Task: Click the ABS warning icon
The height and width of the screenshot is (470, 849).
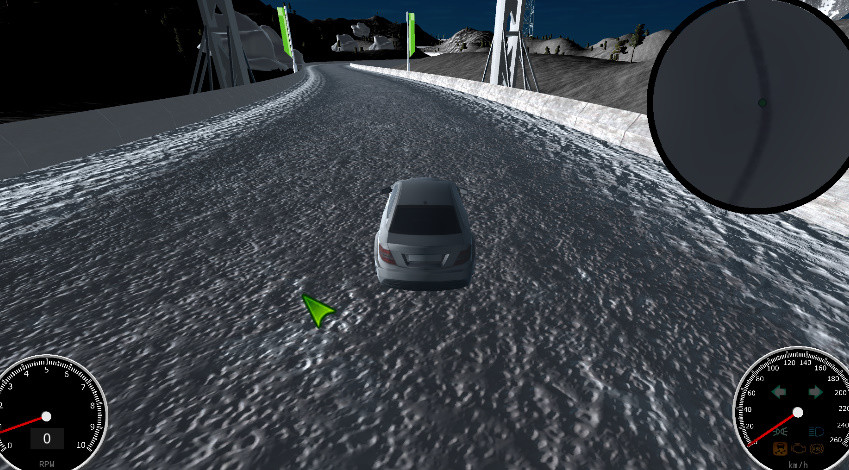Action: click(x=817, y=449)
